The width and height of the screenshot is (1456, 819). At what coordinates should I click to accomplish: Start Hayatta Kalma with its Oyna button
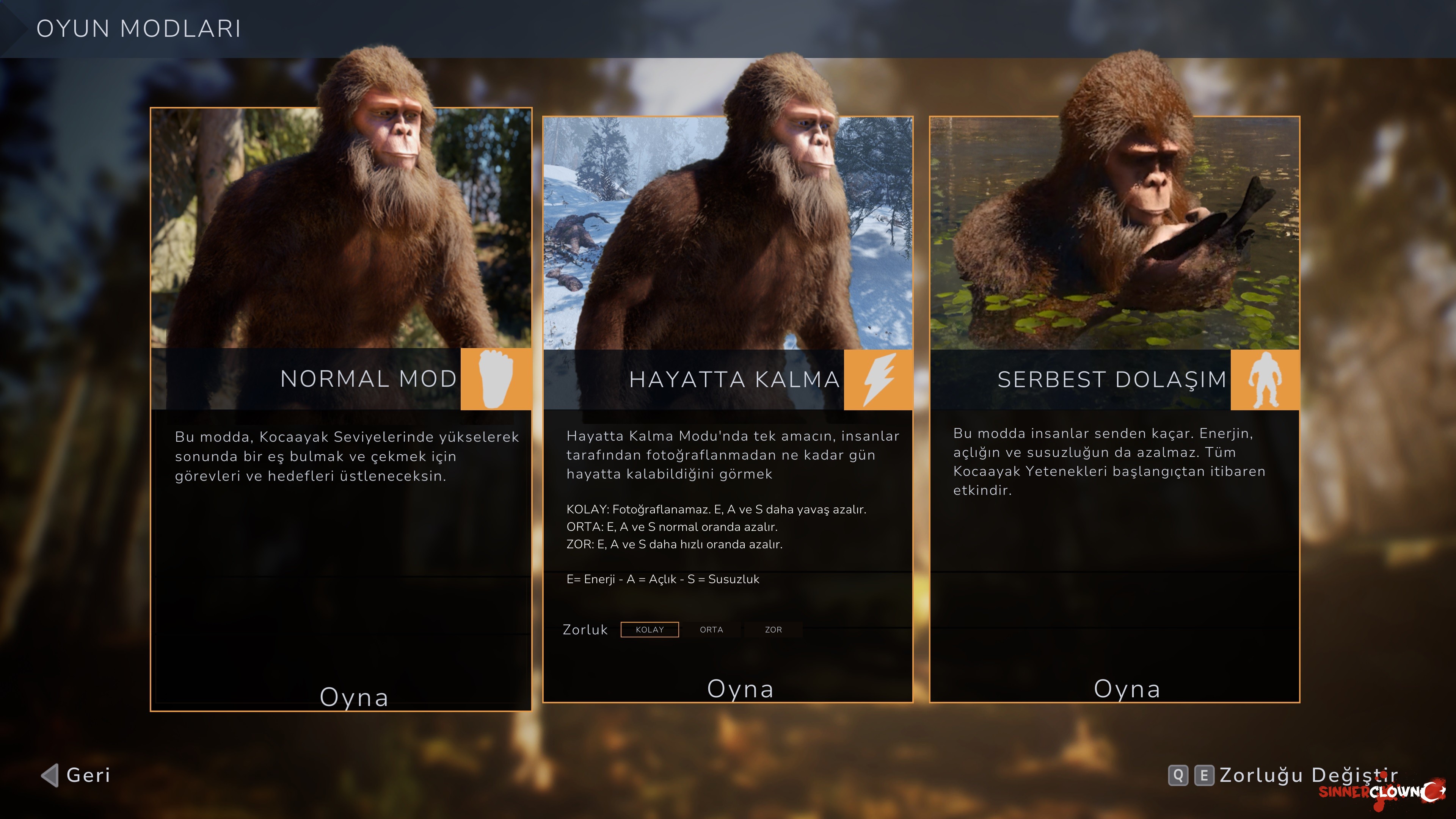[740, 689]
